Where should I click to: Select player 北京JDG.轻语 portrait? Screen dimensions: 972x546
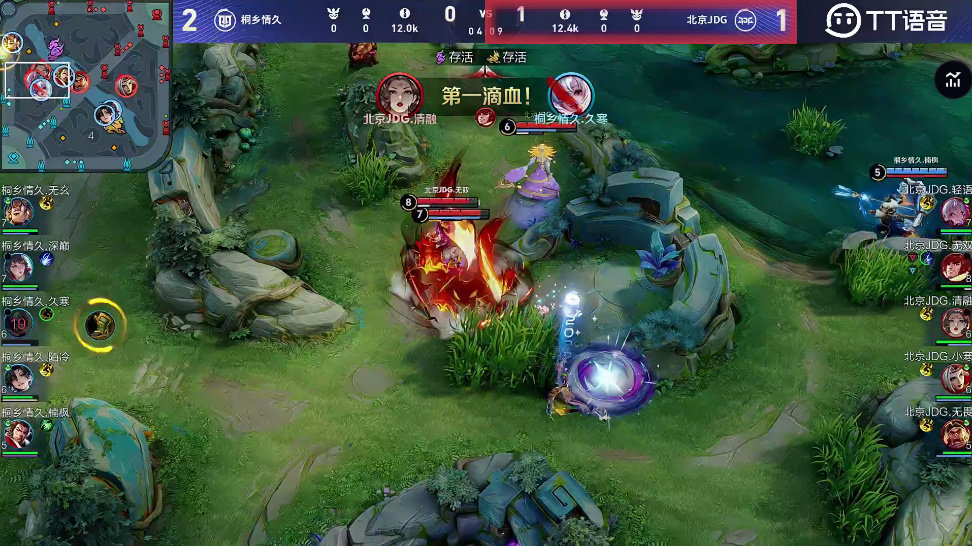954,212
